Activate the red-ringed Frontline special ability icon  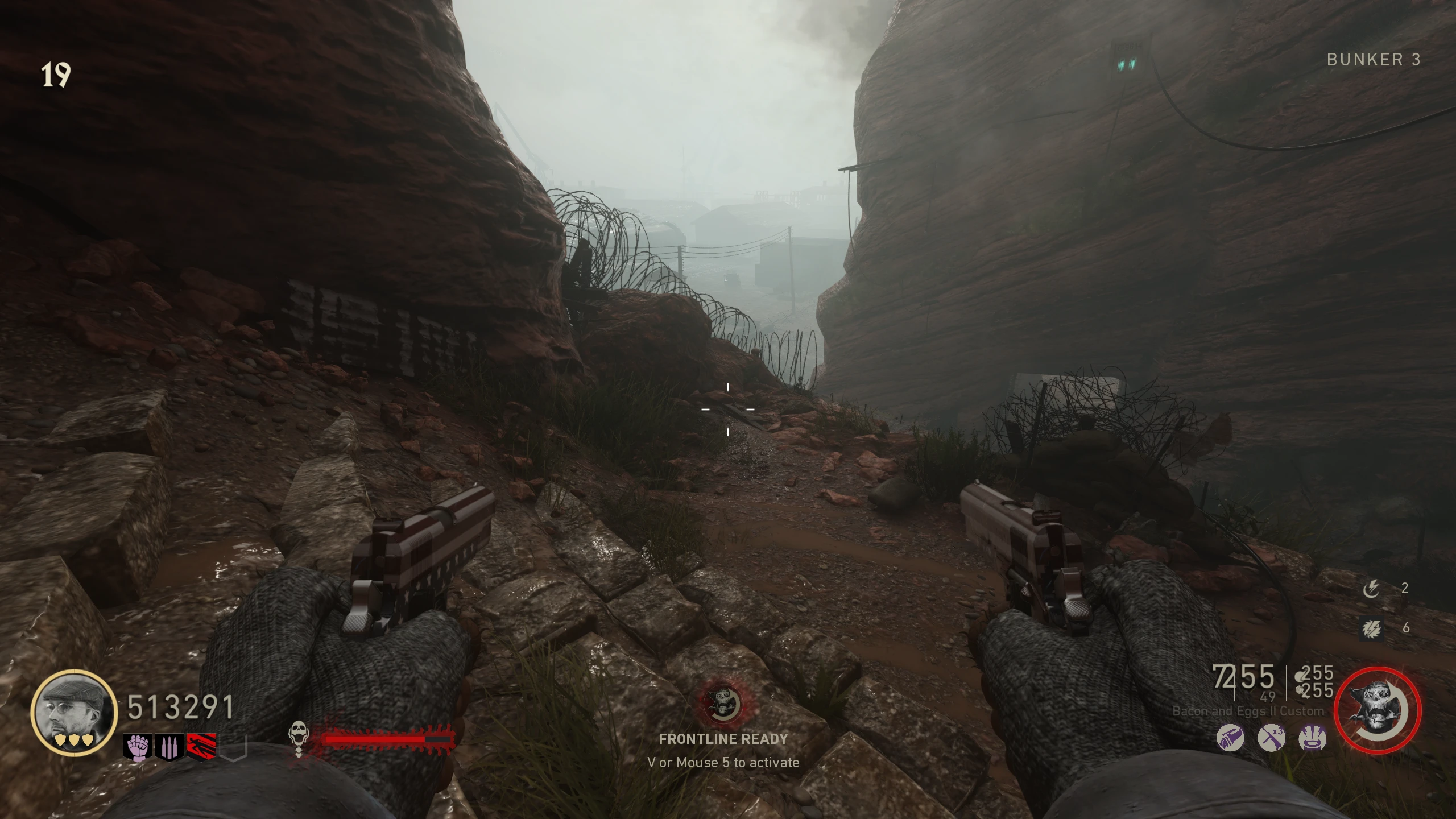point(1378,710)
